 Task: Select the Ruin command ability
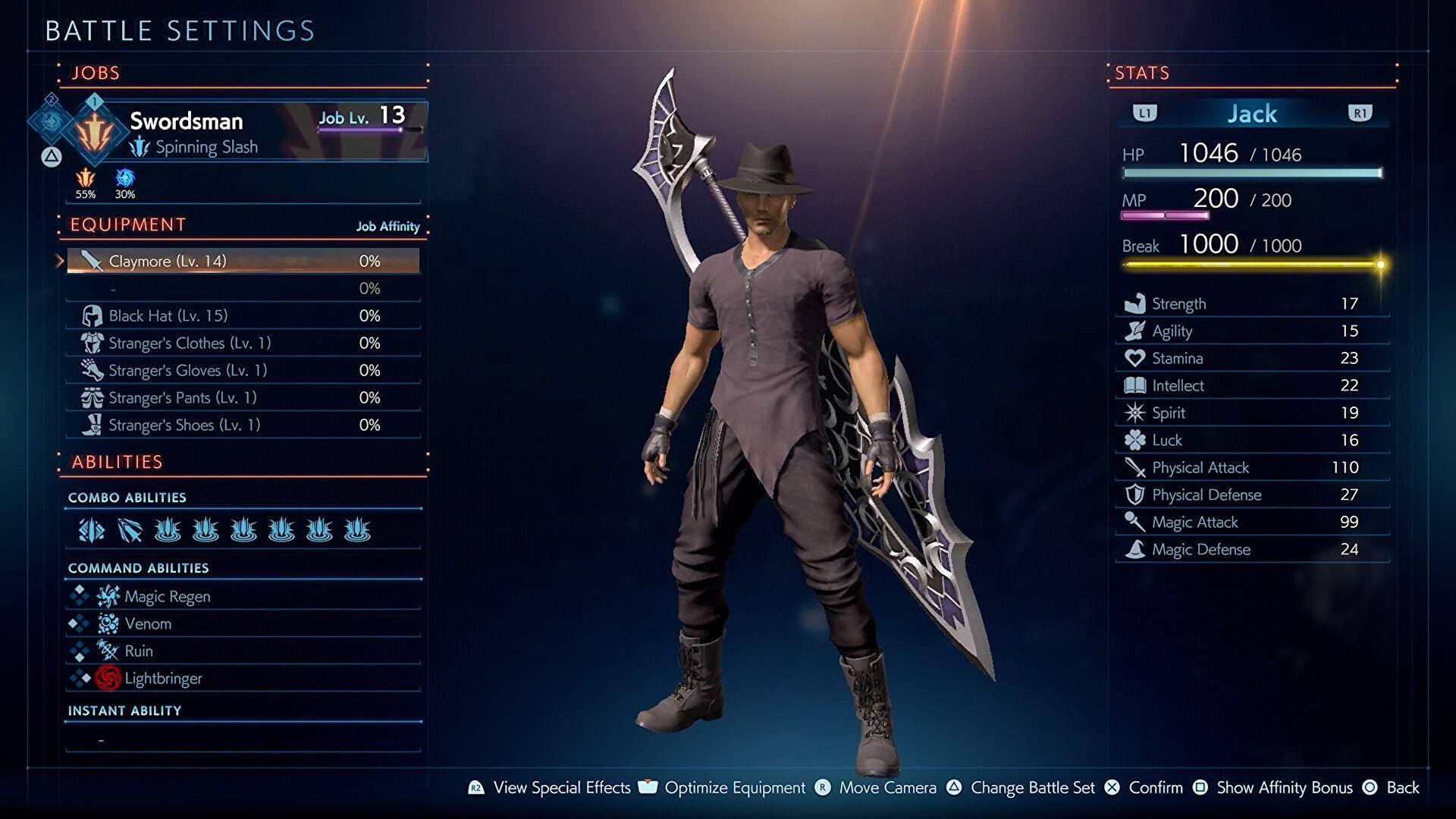click(243, 651)
